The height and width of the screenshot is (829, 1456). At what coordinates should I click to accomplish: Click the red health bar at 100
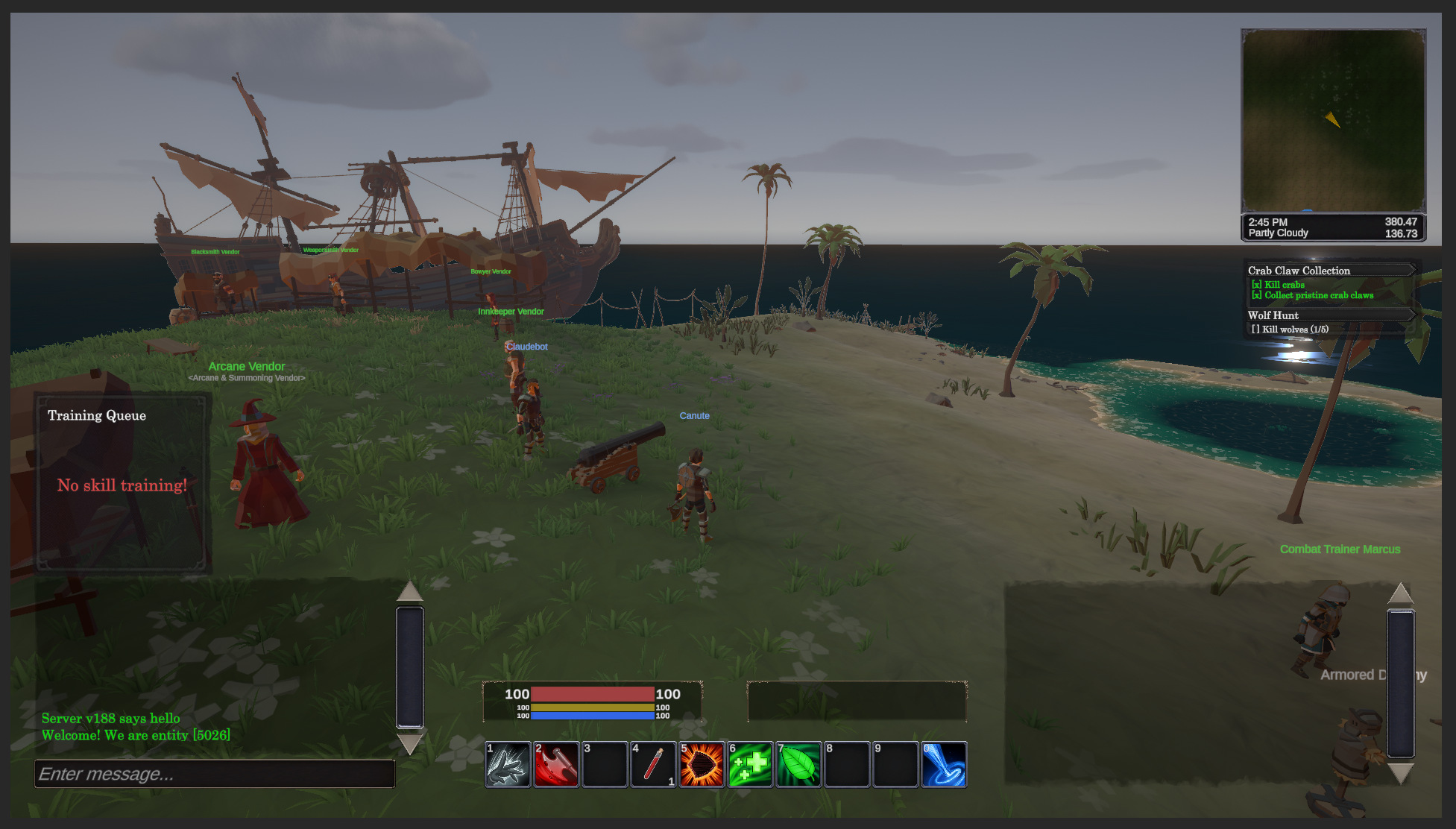[x=593, y=695]
